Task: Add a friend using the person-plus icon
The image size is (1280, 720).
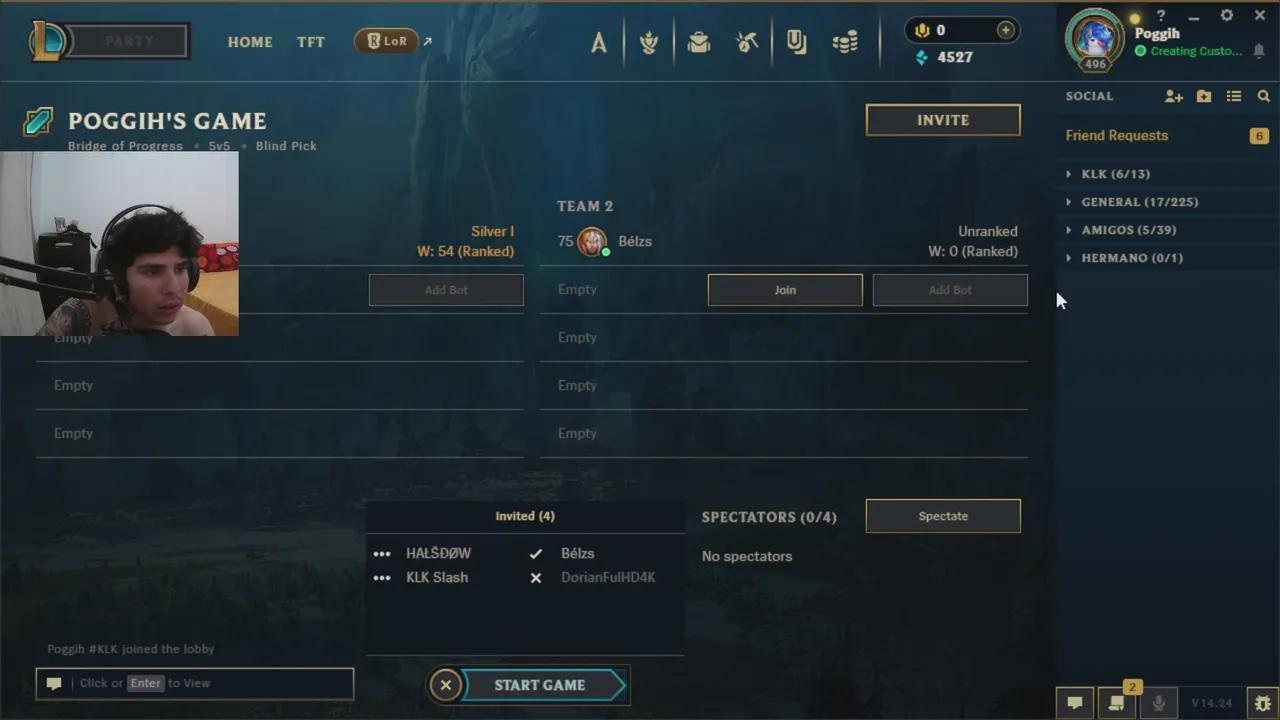Action: (x=1174, y=96)
